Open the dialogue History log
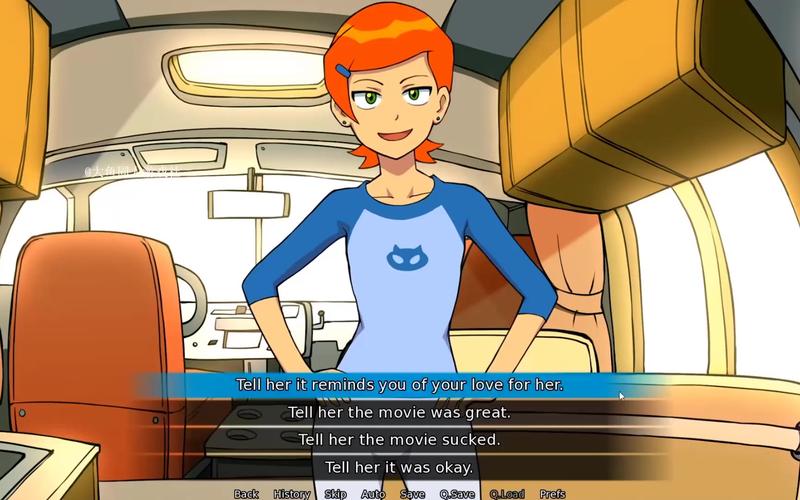800x500 pixels. (x=291, y=494)
